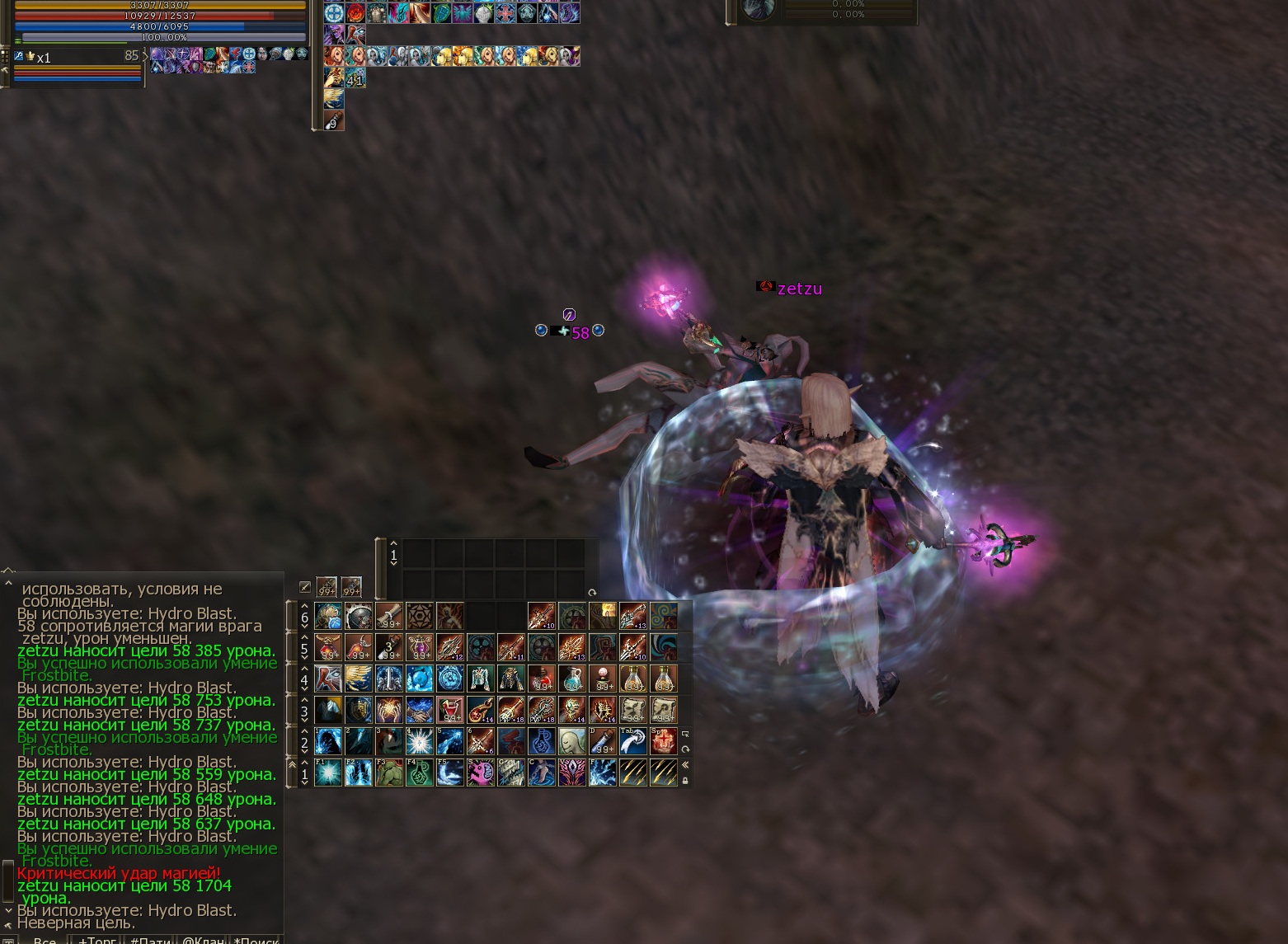The image size is (1288, 944).
Task: Cast the F2 ice pillars skill
Action: [x=359, y=773]
